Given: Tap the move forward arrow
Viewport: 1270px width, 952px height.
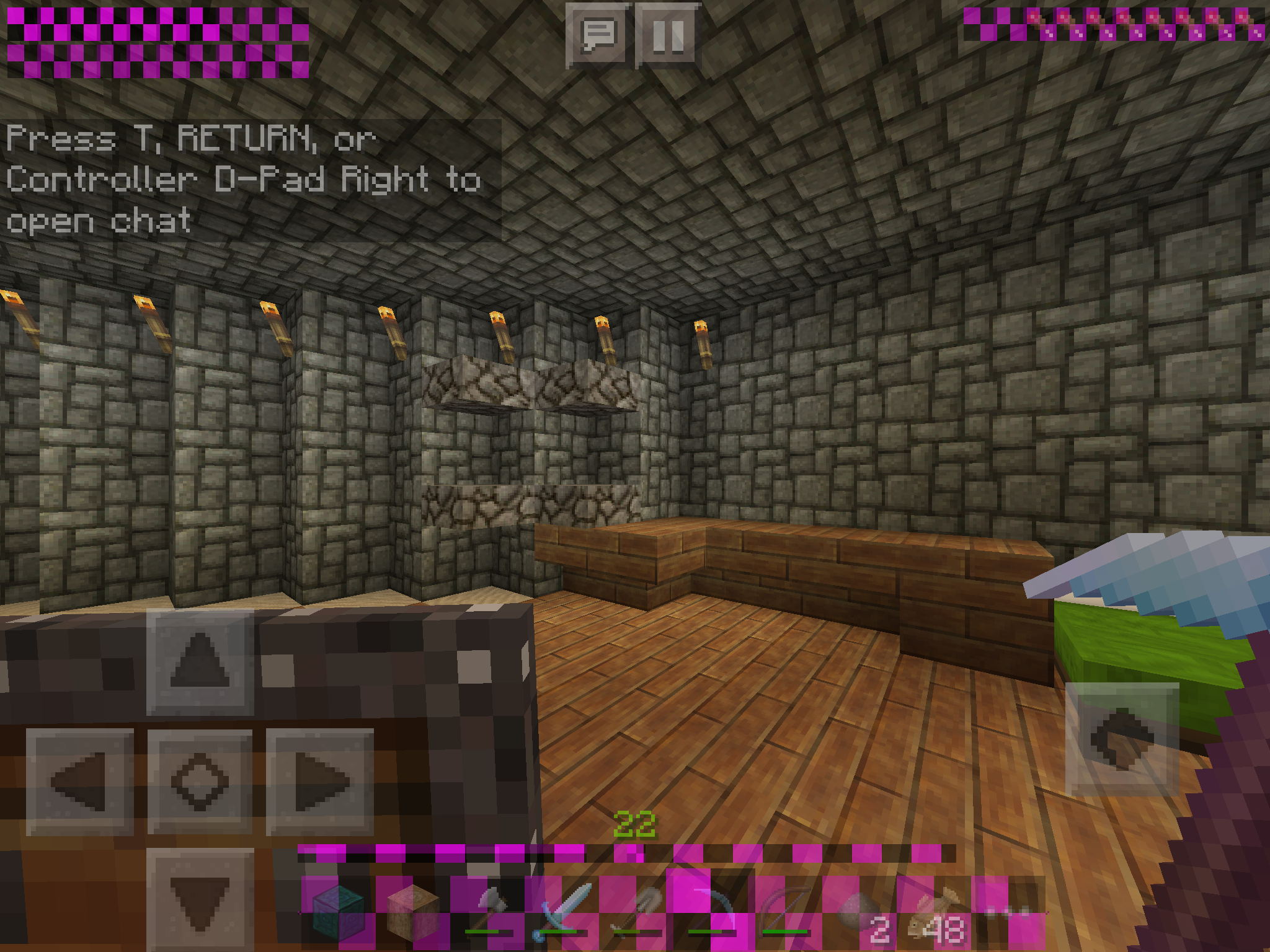Looking at the screenshot, I should (x=200, y=662).
